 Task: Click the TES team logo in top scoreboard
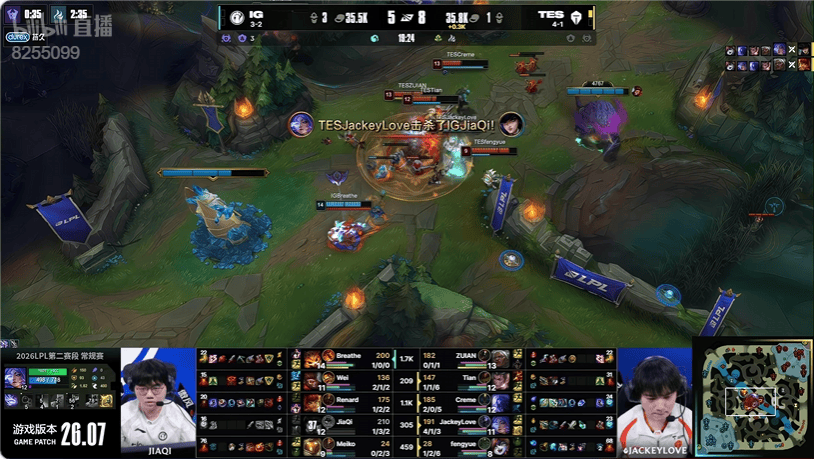[x=580, y=16]
